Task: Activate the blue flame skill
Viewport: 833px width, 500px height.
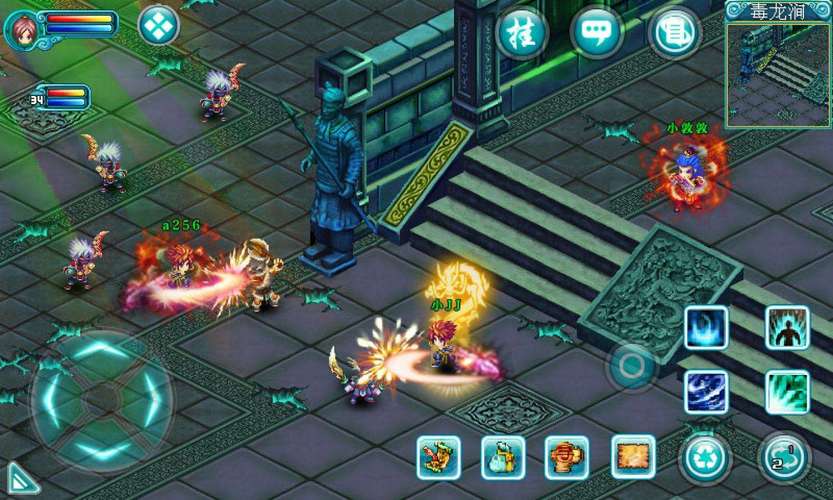Action: [x=706, y=328]
